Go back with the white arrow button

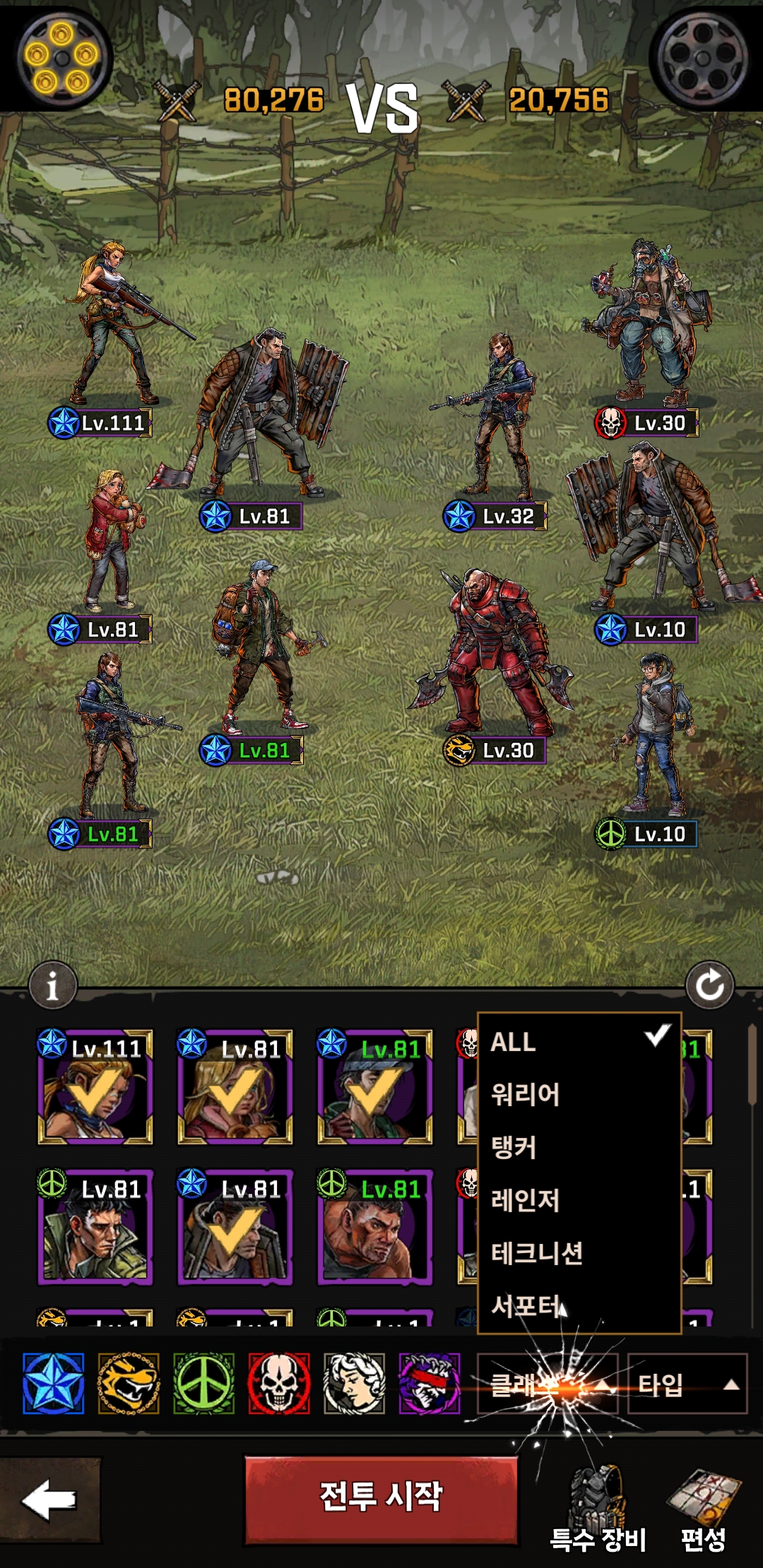tap(49, 1499)
